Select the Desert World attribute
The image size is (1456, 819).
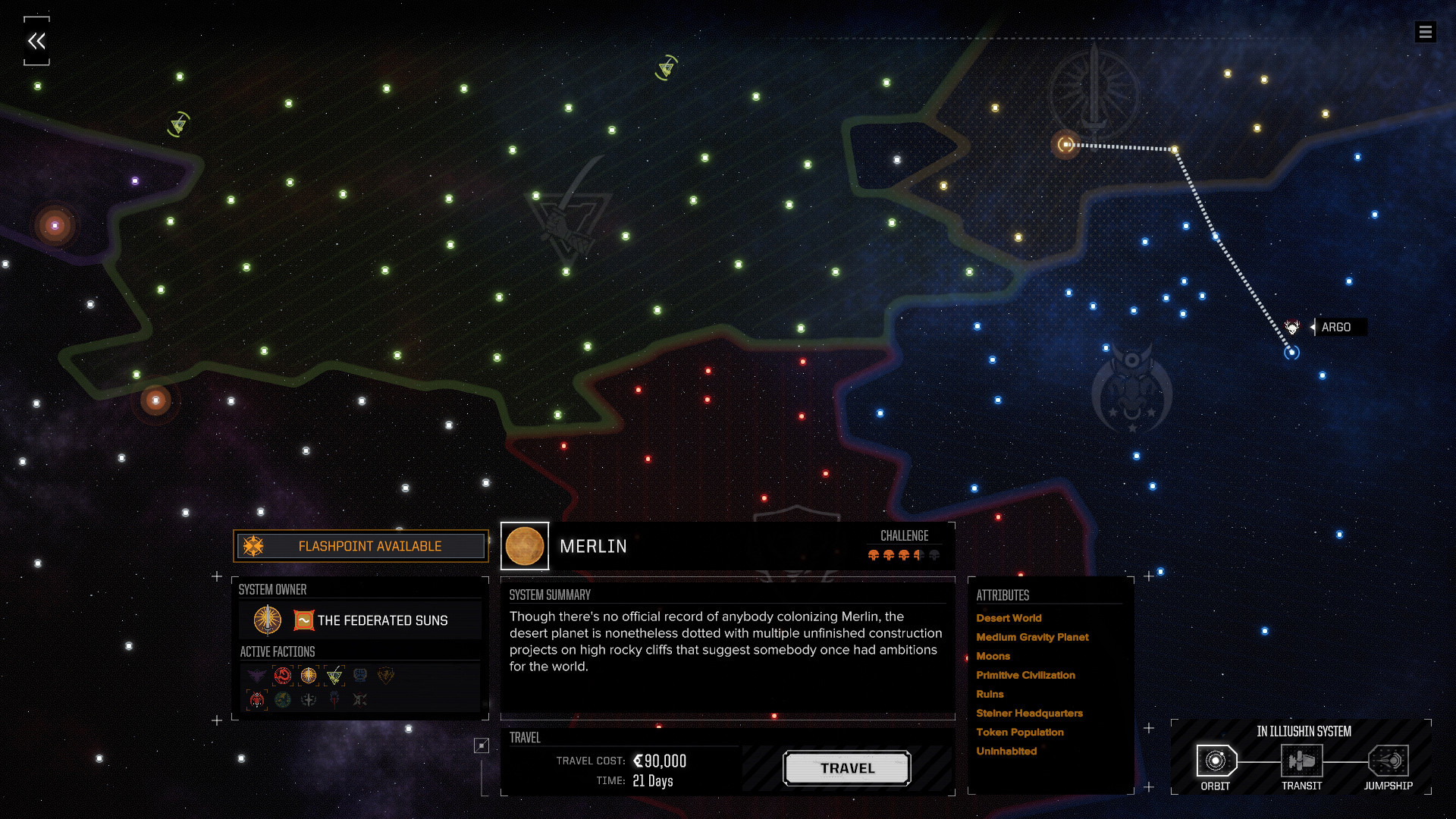[1009, 618]
